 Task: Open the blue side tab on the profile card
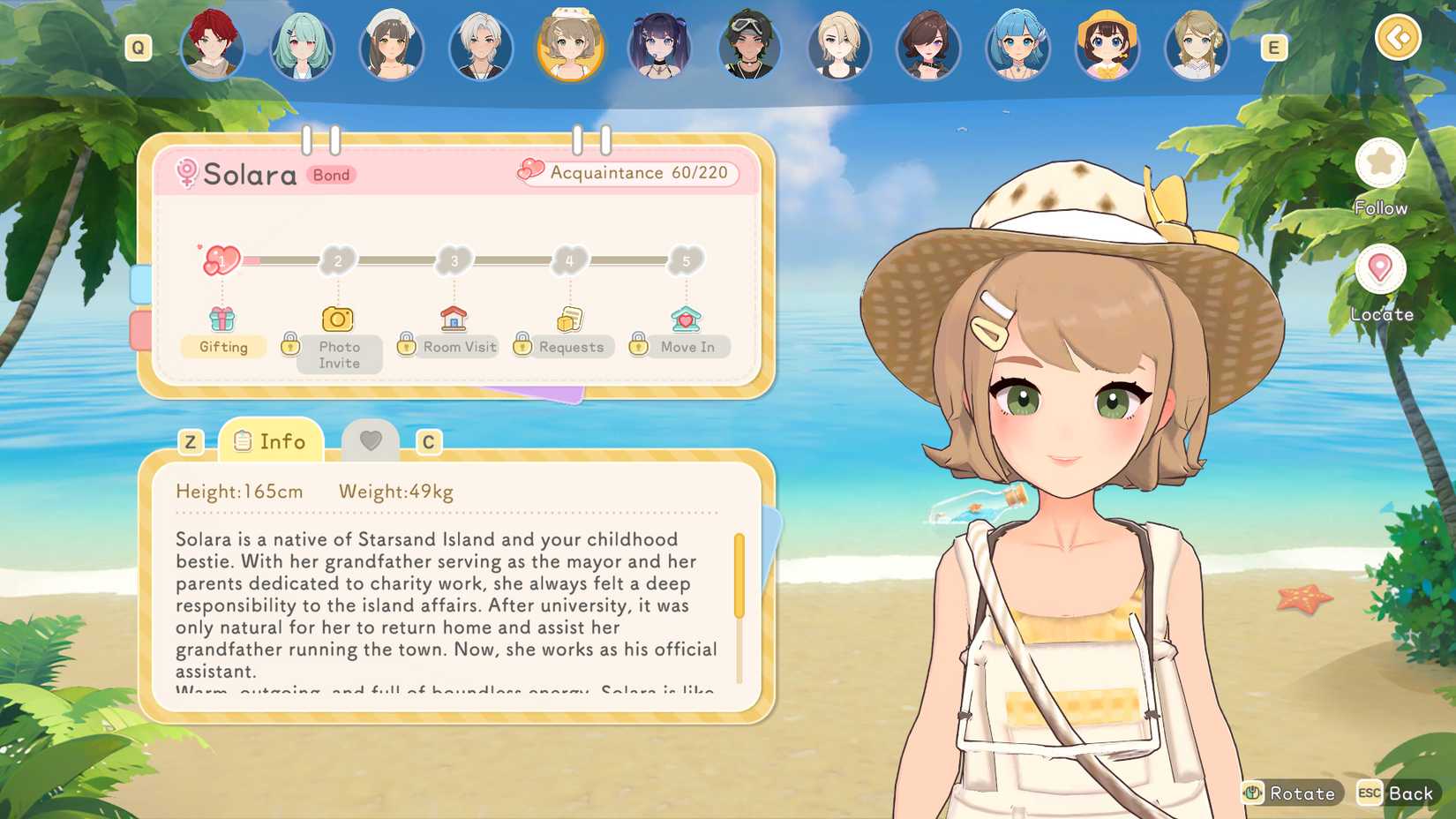[x=141, y=282]
